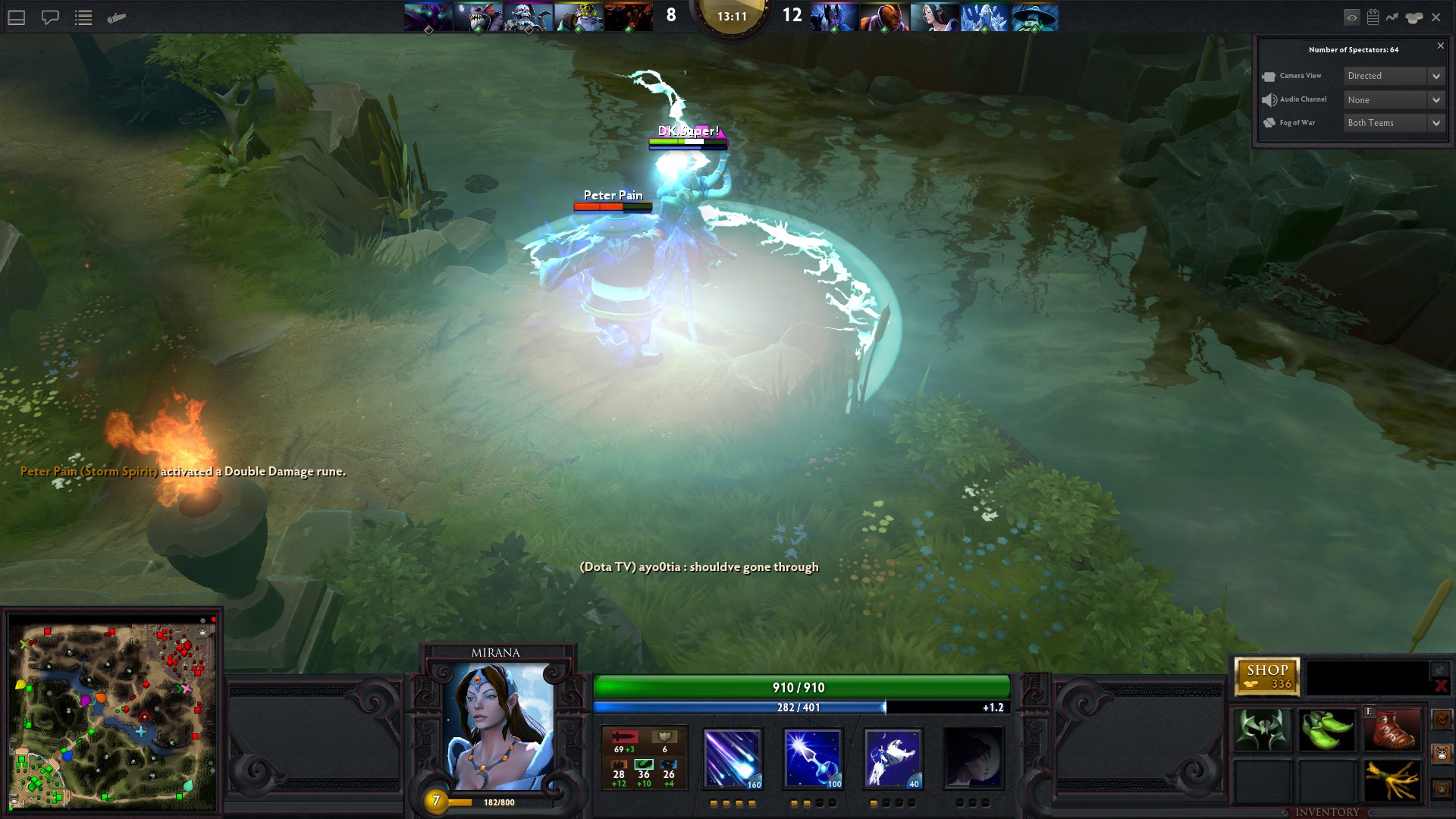Select the Storm Spirit portrait in top bar
1456x819 pixels.
pyautogui.click(x=1034, y=17)
